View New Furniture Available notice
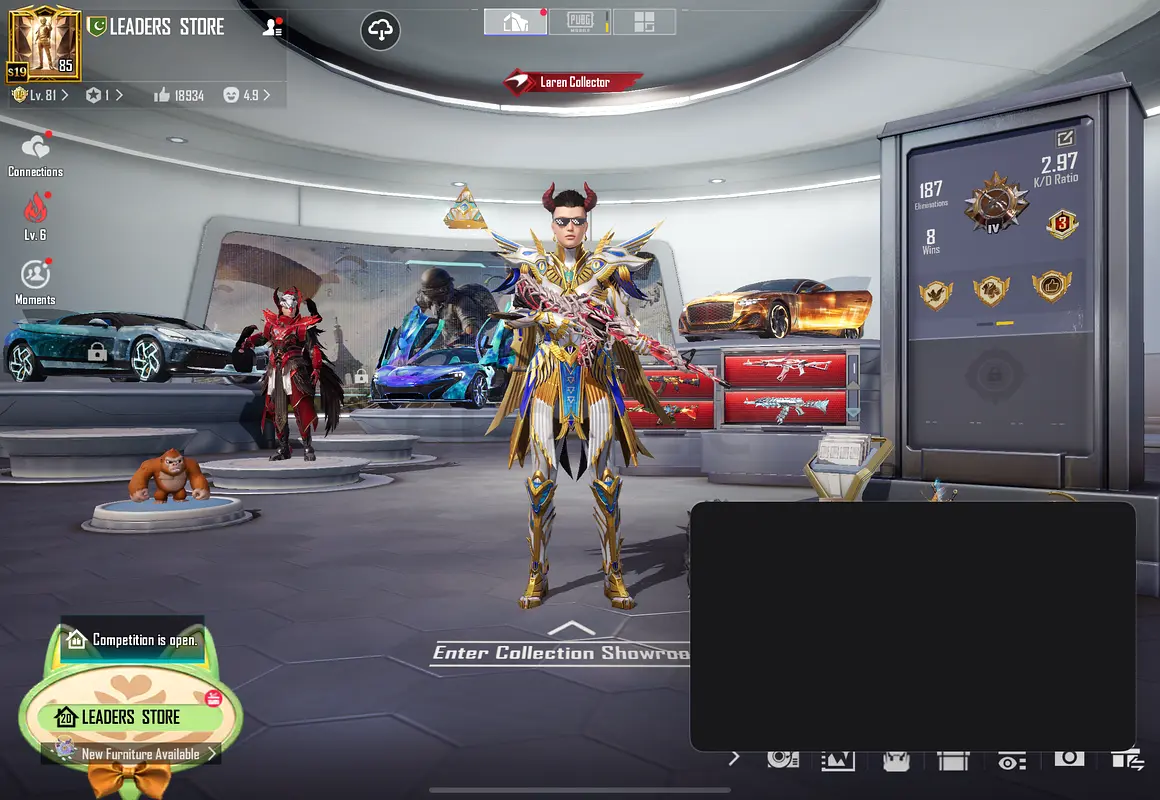The image size is (1160, 800). click(140, 754)
